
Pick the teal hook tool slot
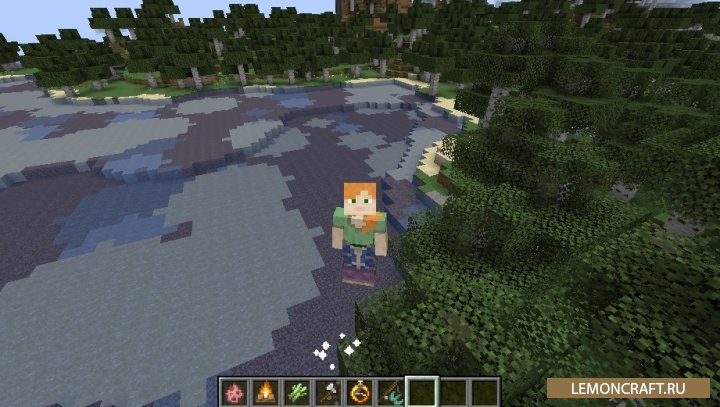point(391,391)
